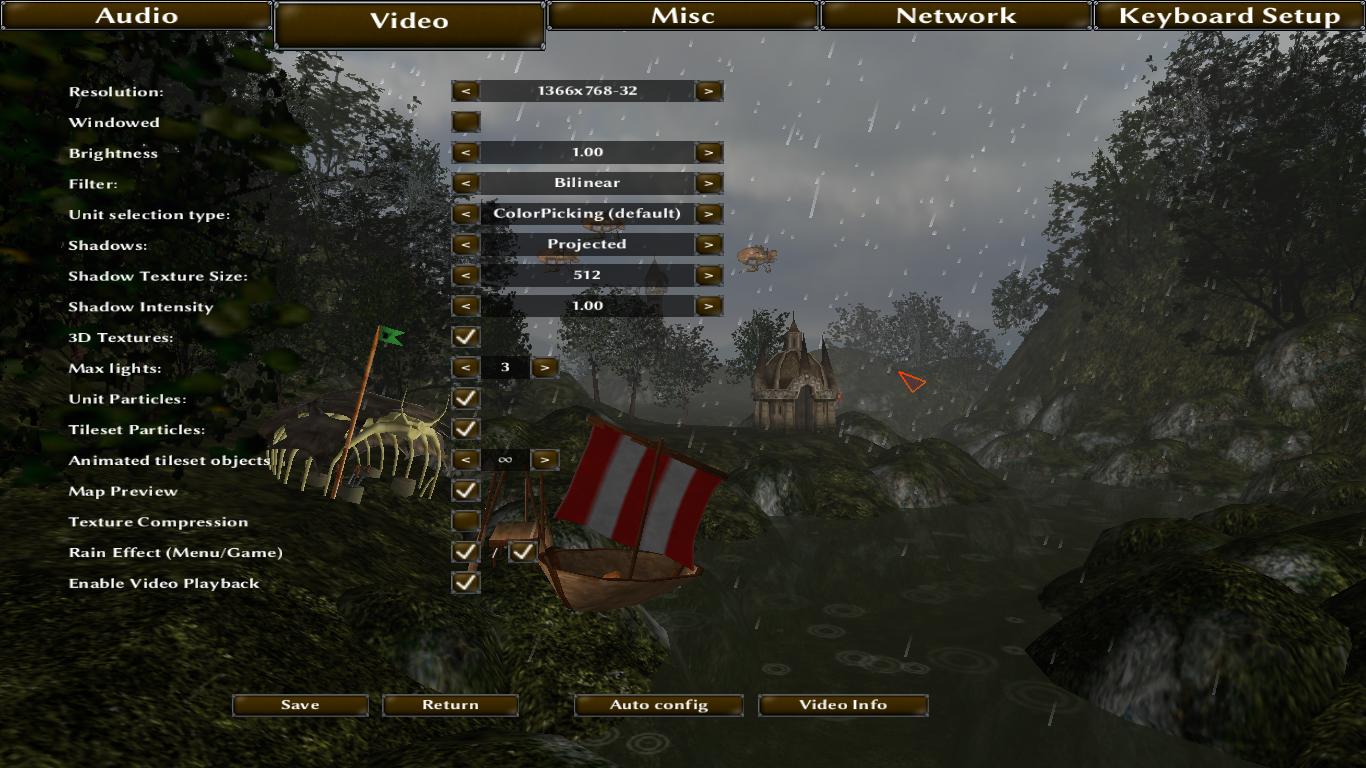This screenshot has height=768, width=1366.
Task: Toggle the Unit Particles checkbox
Action: (465, 398)
